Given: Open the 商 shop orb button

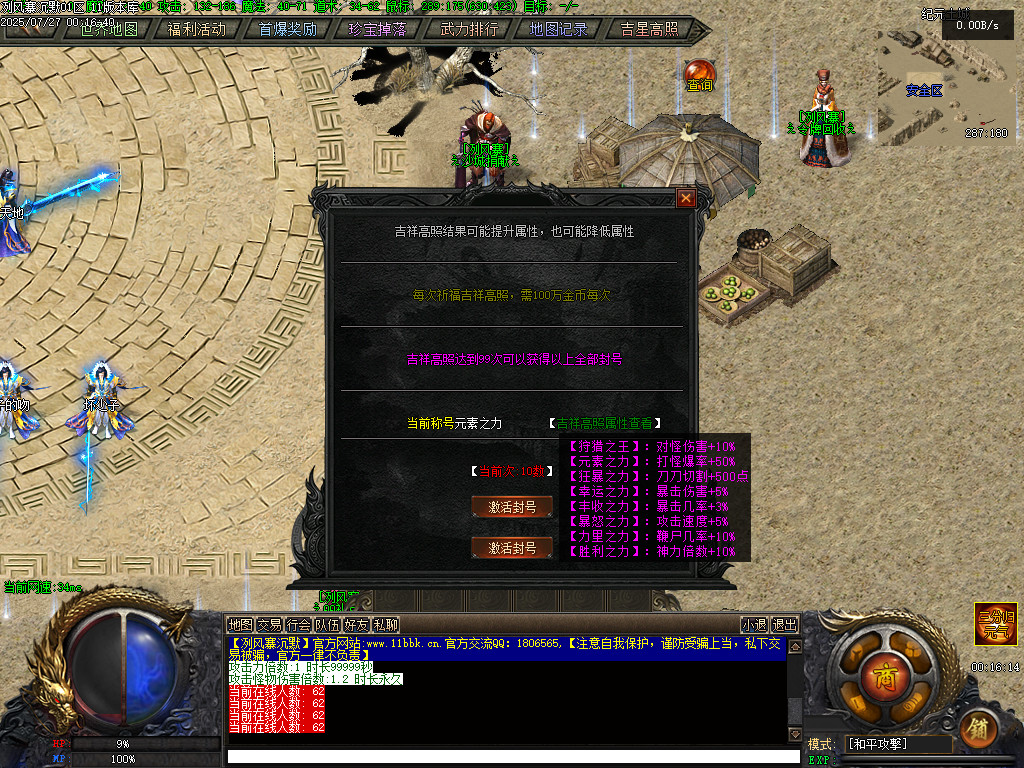Looking at the screenshot, I should (x=883, y=672).
